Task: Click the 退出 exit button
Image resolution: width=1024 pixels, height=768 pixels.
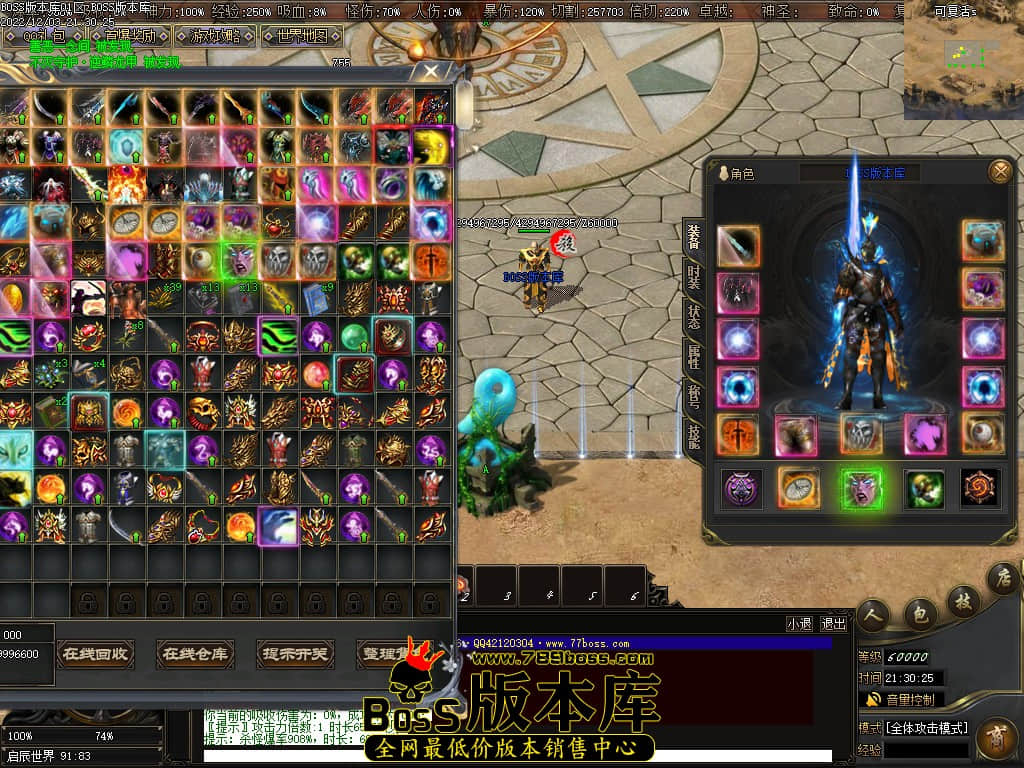Action: pyautogui.click(x=833, y=623)
